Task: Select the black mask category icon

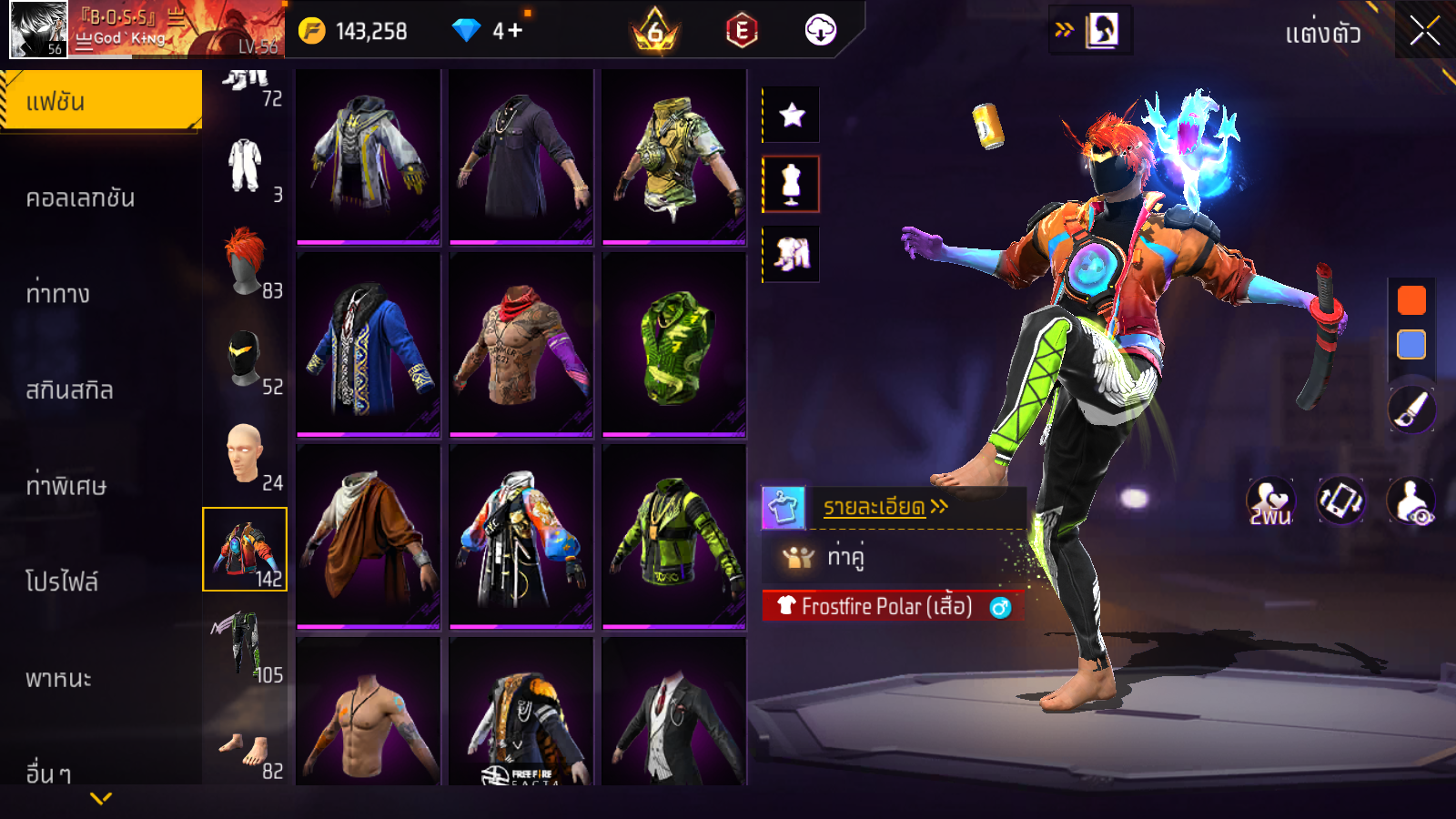Action: (x=245, y=359)
